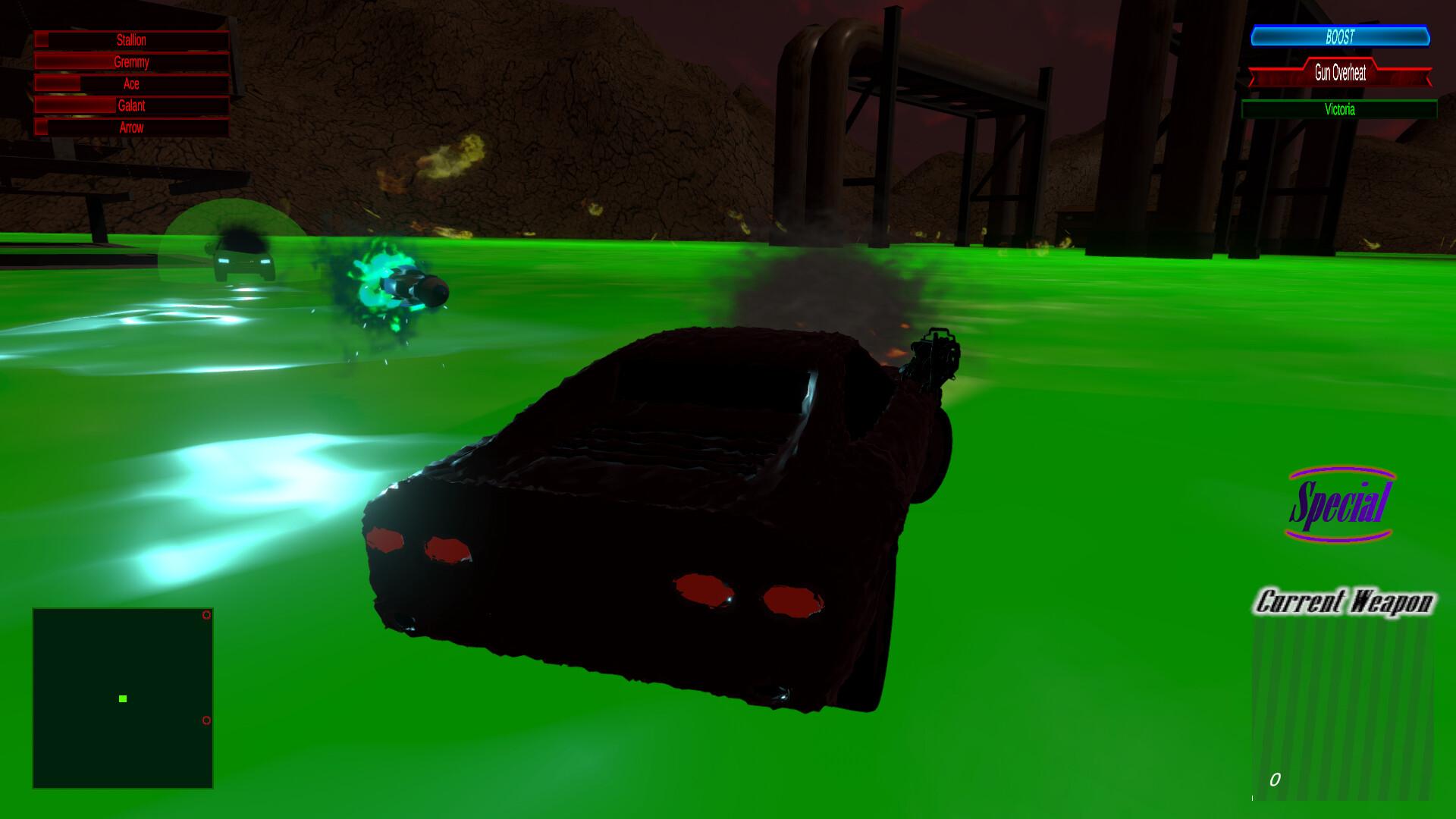This screenshot has width=1456, height=819.
Task: Click the Galant name entry
Action: [130, 106]
